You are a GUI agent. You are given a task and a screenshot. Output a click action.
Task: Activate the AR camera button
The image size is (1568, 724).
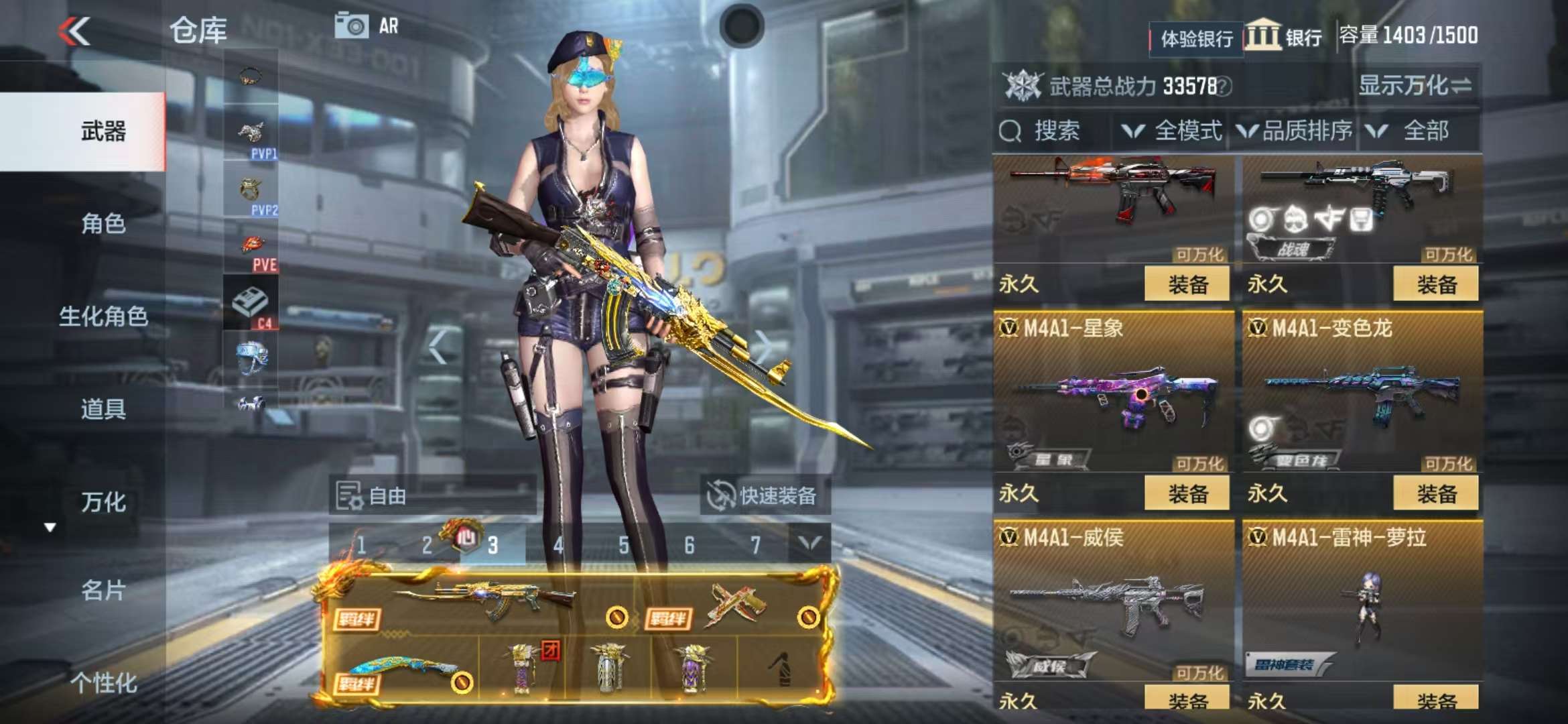point(367,27)
